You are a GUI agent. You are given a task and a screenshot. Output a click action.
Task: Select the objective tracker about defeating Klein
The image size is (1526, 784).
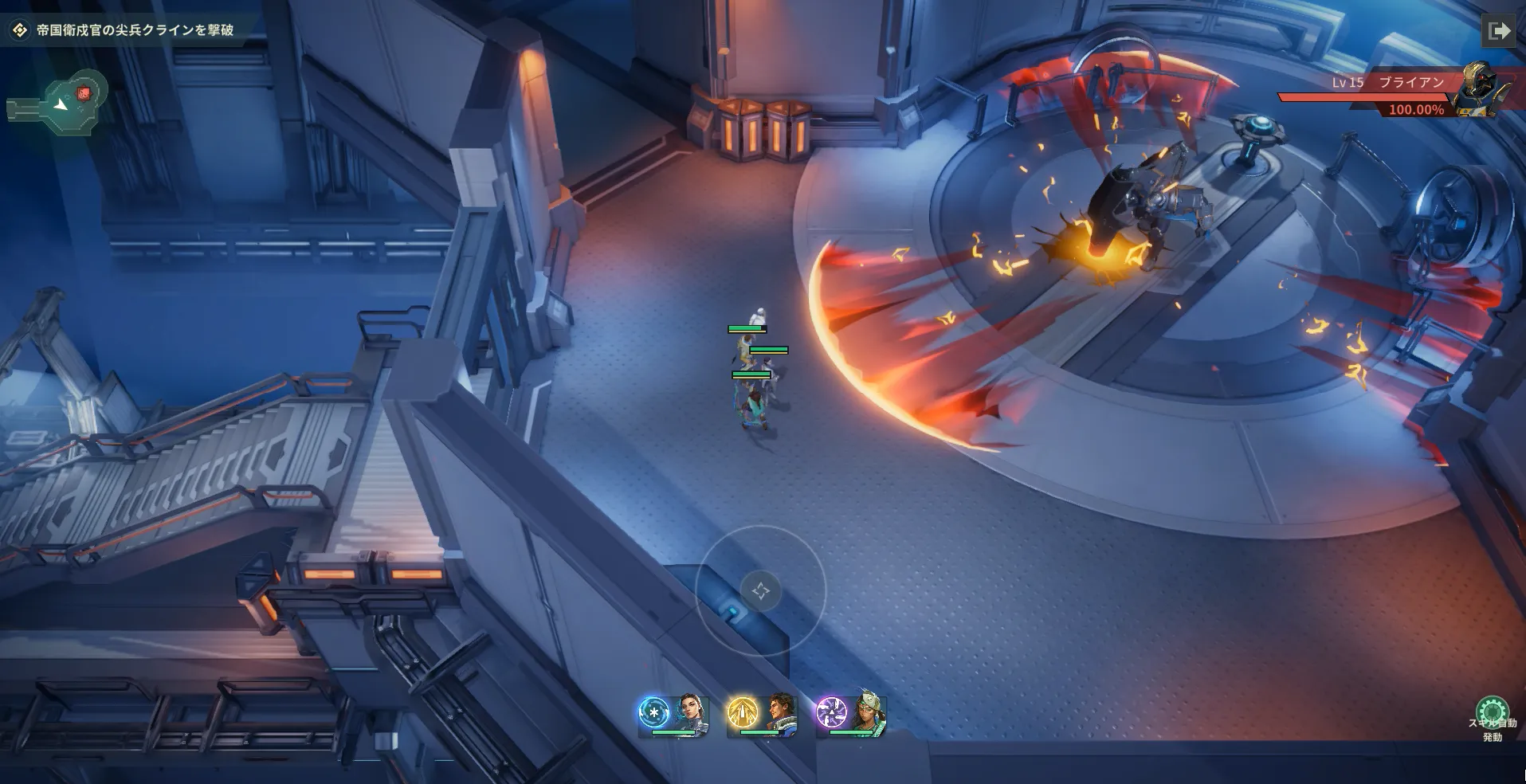pos(126,30)
